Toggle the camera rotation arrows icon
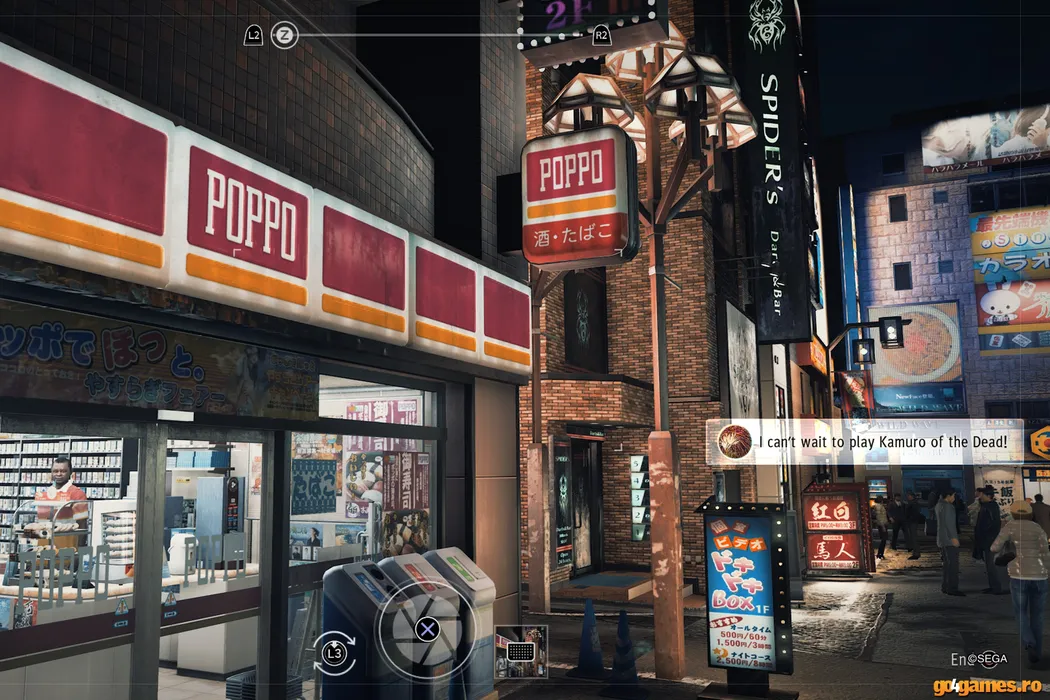Viewport: 1050px width, 700px height. [x=334, y=653]
